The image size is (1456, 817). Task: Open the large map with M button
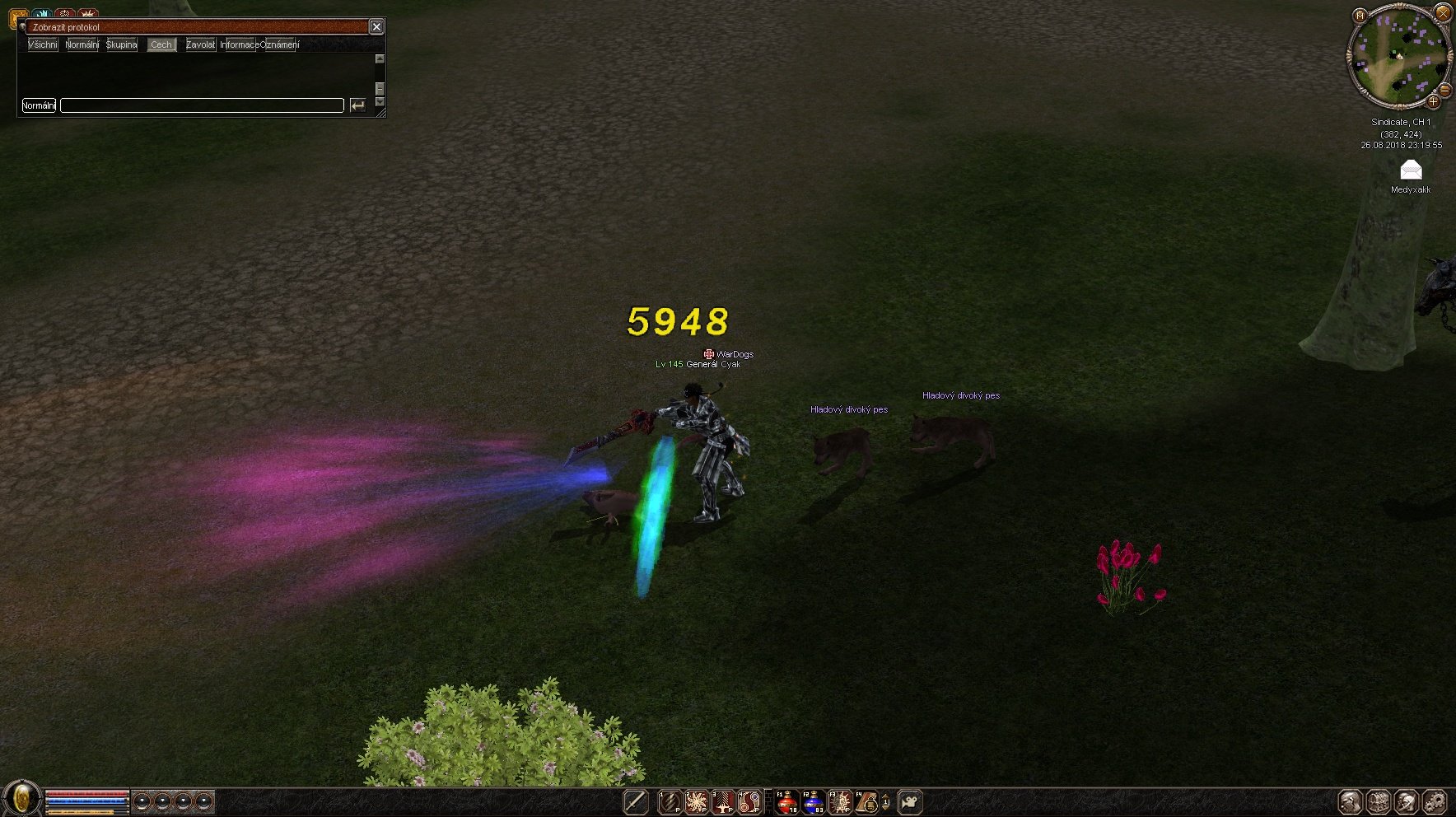(x=1360, y=15)
